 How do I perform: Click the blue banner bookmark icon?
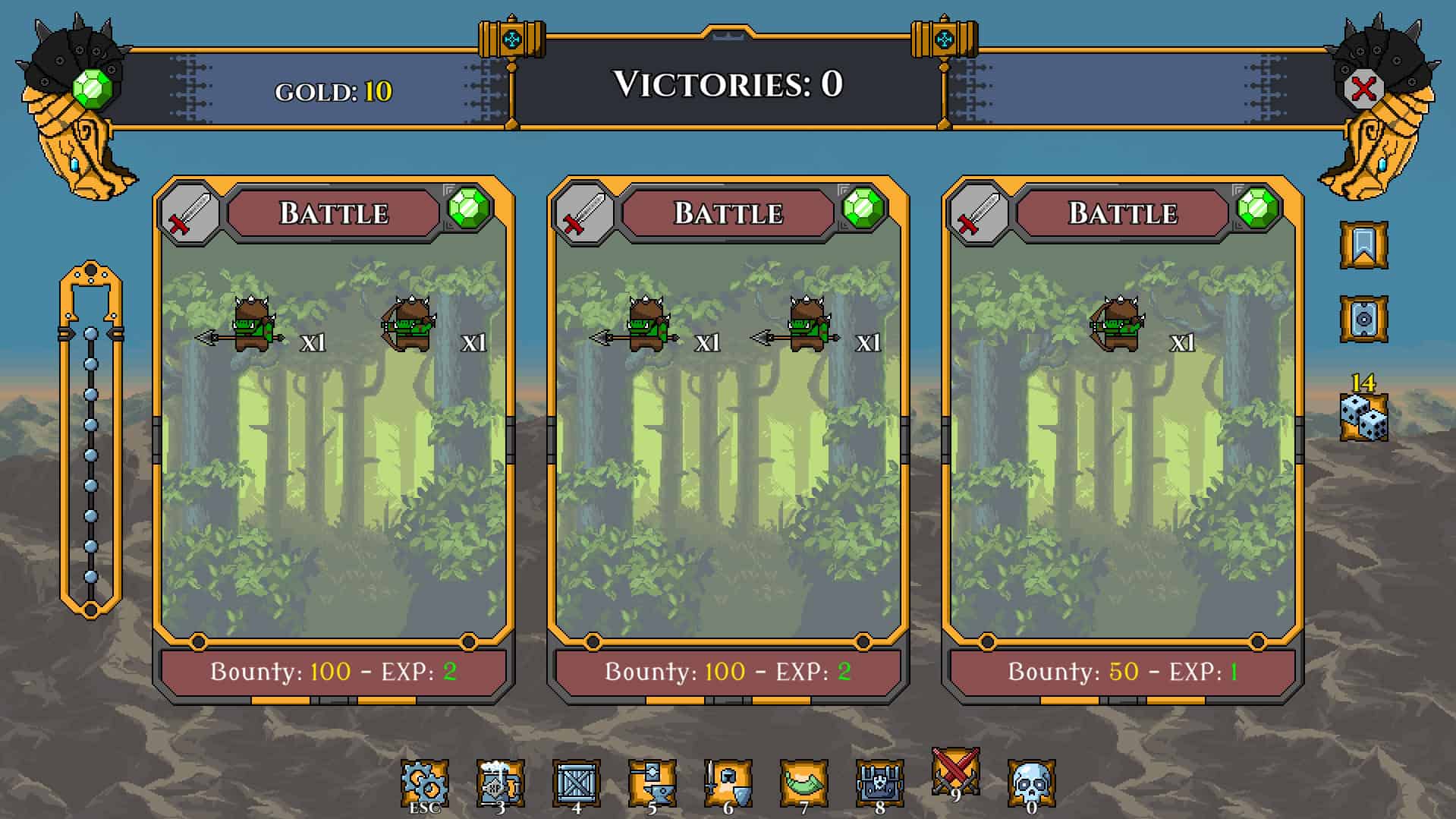pos(1363,244)
